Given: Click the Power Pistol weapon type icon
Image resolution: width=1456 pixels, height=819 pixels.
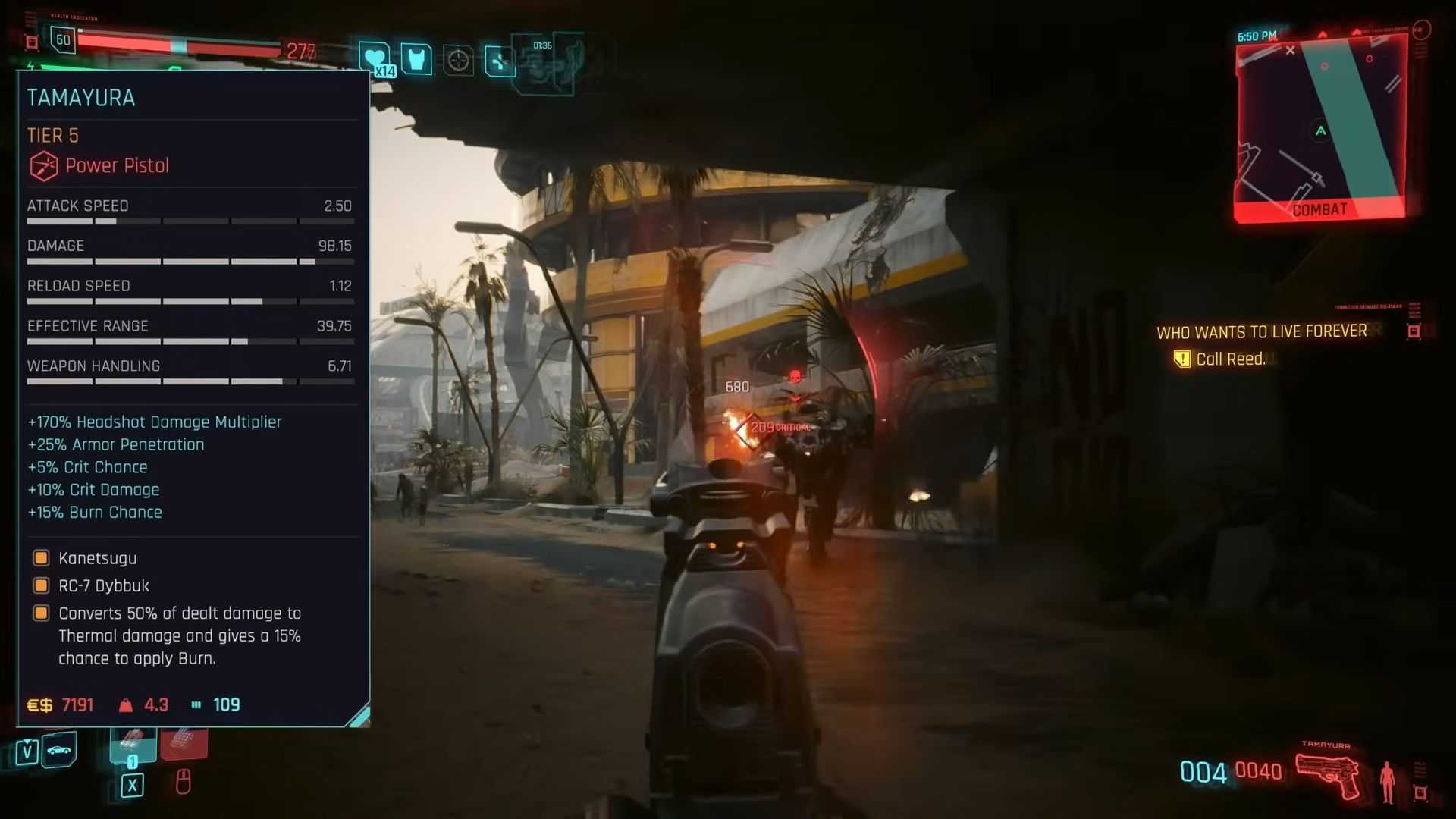Looking at the screenshot, I should coord(43,165).
